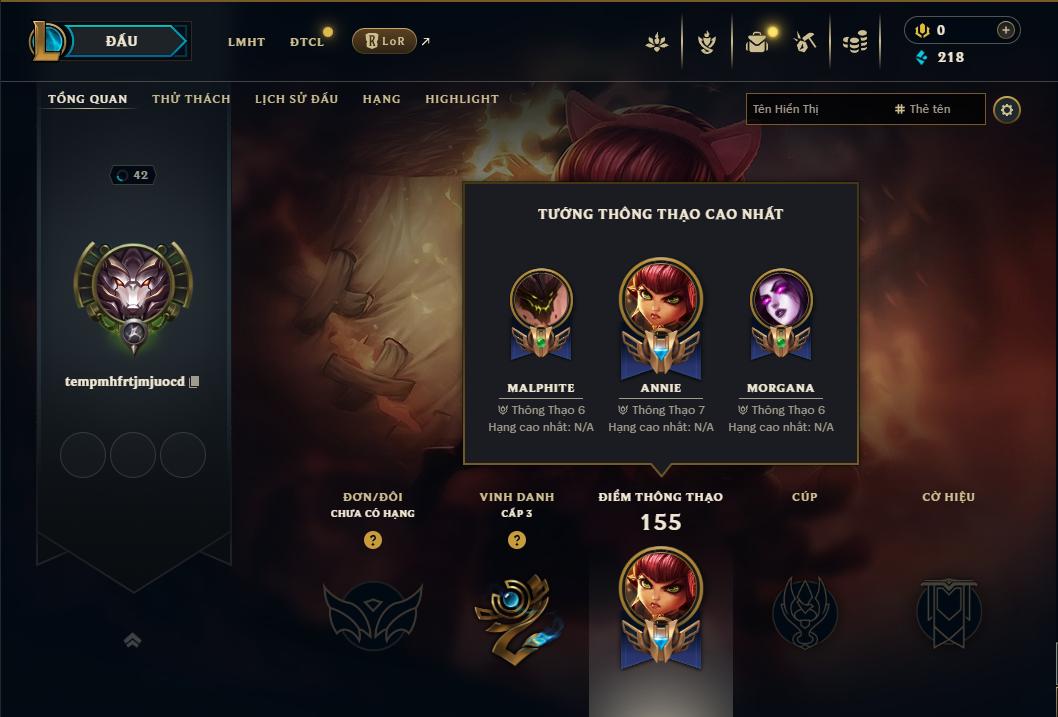Open the hammer loot crafting icon
The image size is (1058, 717).
click(805, 42)
